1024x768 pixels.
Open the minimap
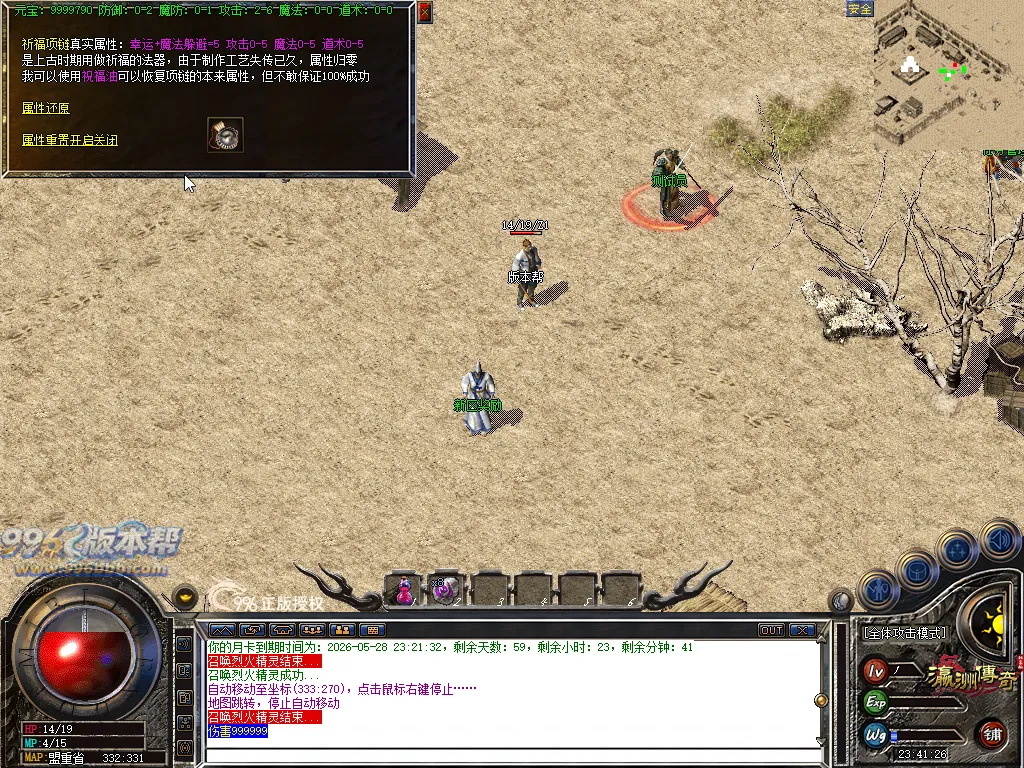[948, 75]
